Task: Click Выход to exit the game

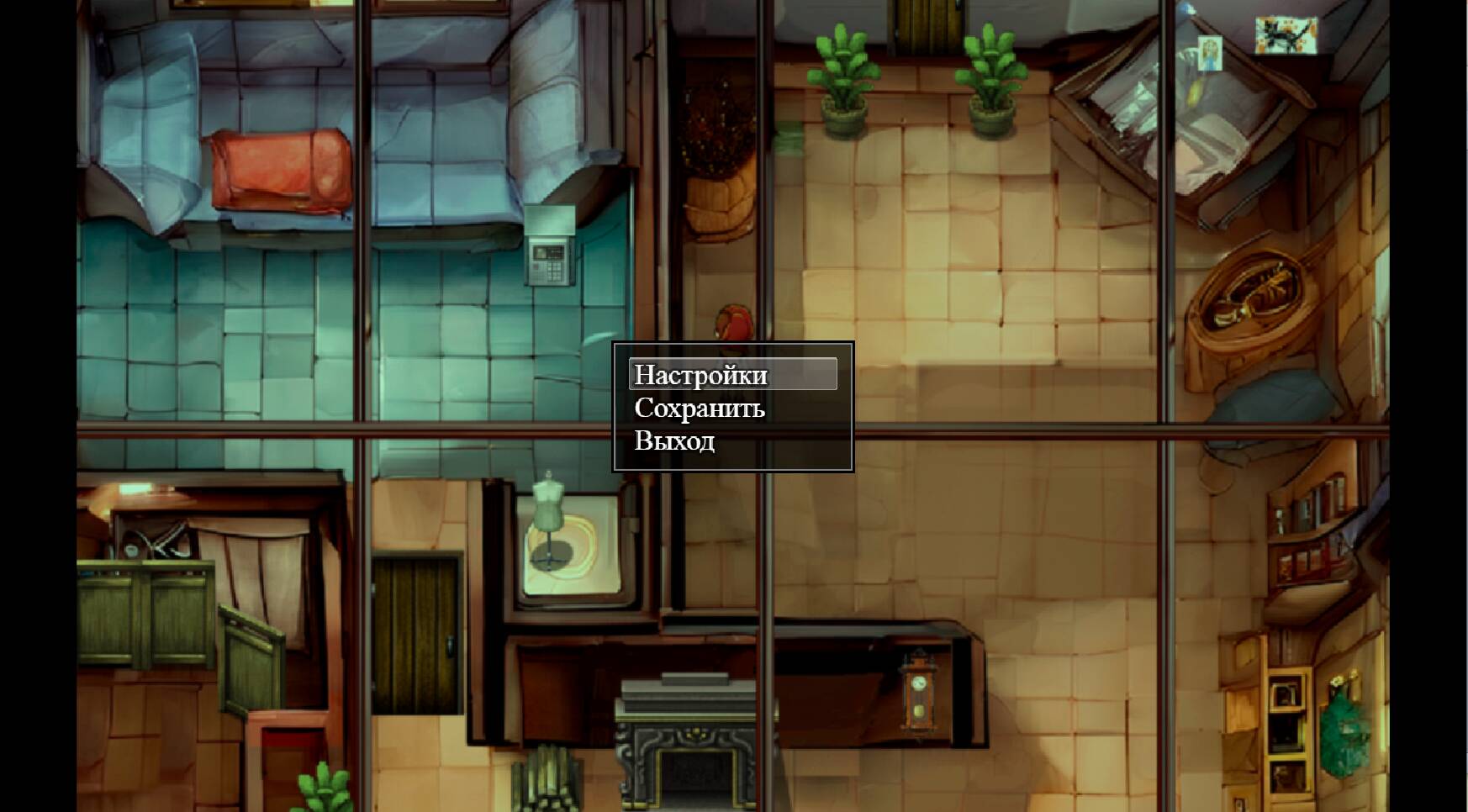Action: [675, 440]
